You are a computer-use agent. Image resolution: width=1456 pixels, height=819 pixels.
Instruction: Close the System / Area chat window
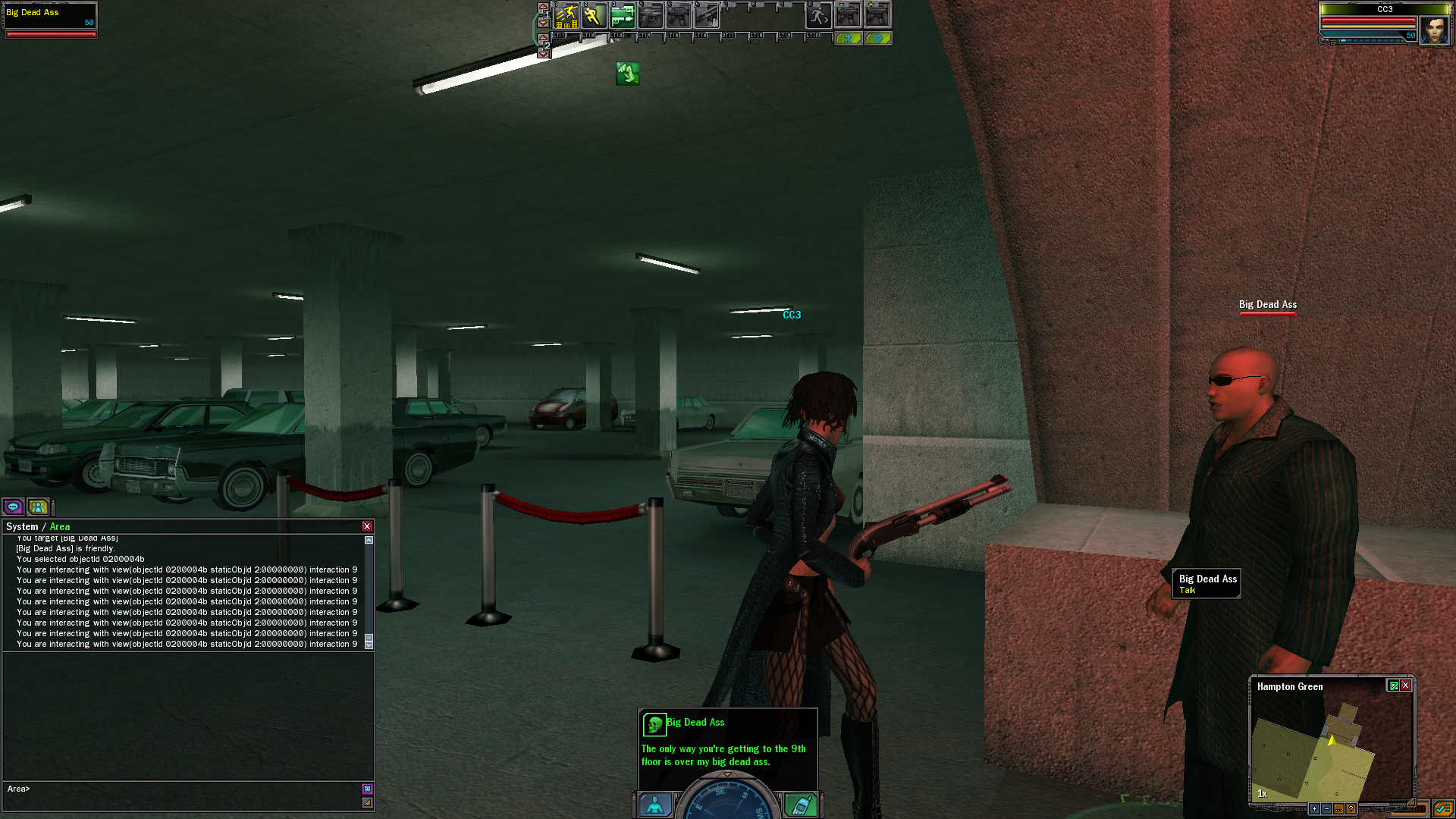pyautogui.click(x=367, y=526)
